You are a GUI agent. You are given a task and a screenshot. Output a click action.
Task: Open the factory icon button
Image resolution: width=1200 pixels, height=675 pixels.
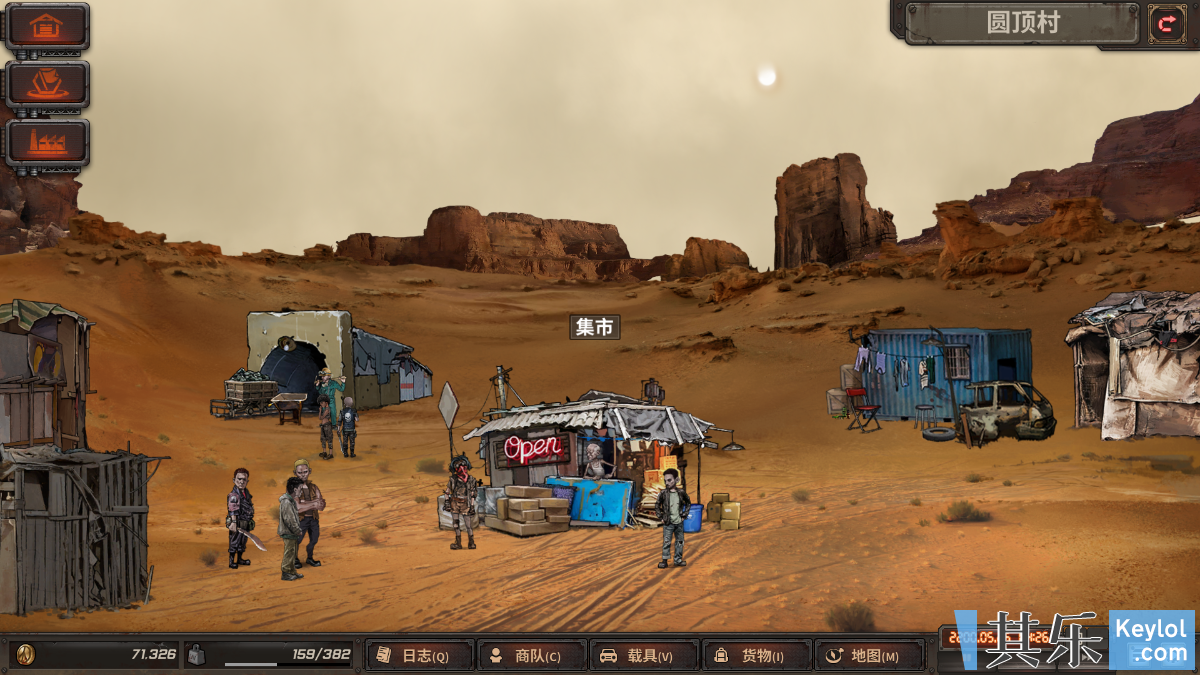(47, 143)
